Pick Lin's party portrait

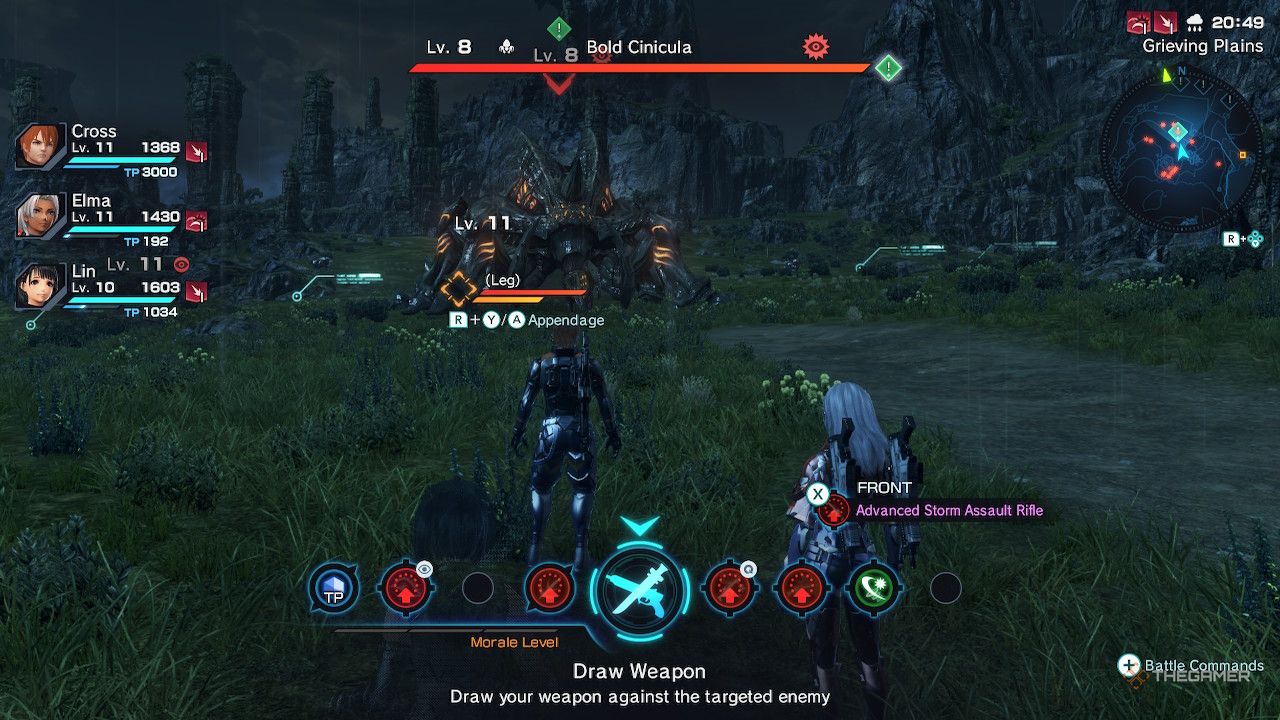[42, 286]
